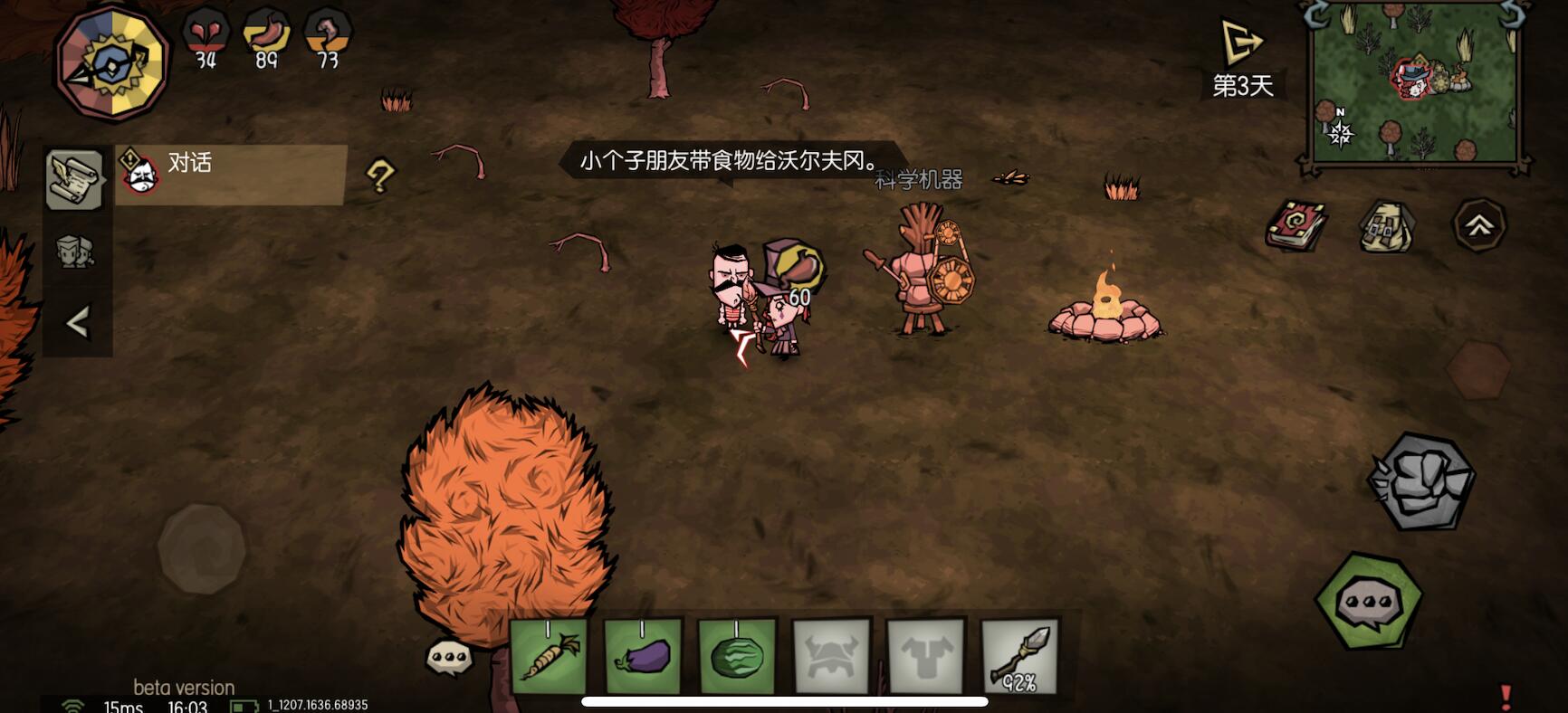Tap the fist attack button
Screen dimensions: 1568x713
tap(1420, 480)
